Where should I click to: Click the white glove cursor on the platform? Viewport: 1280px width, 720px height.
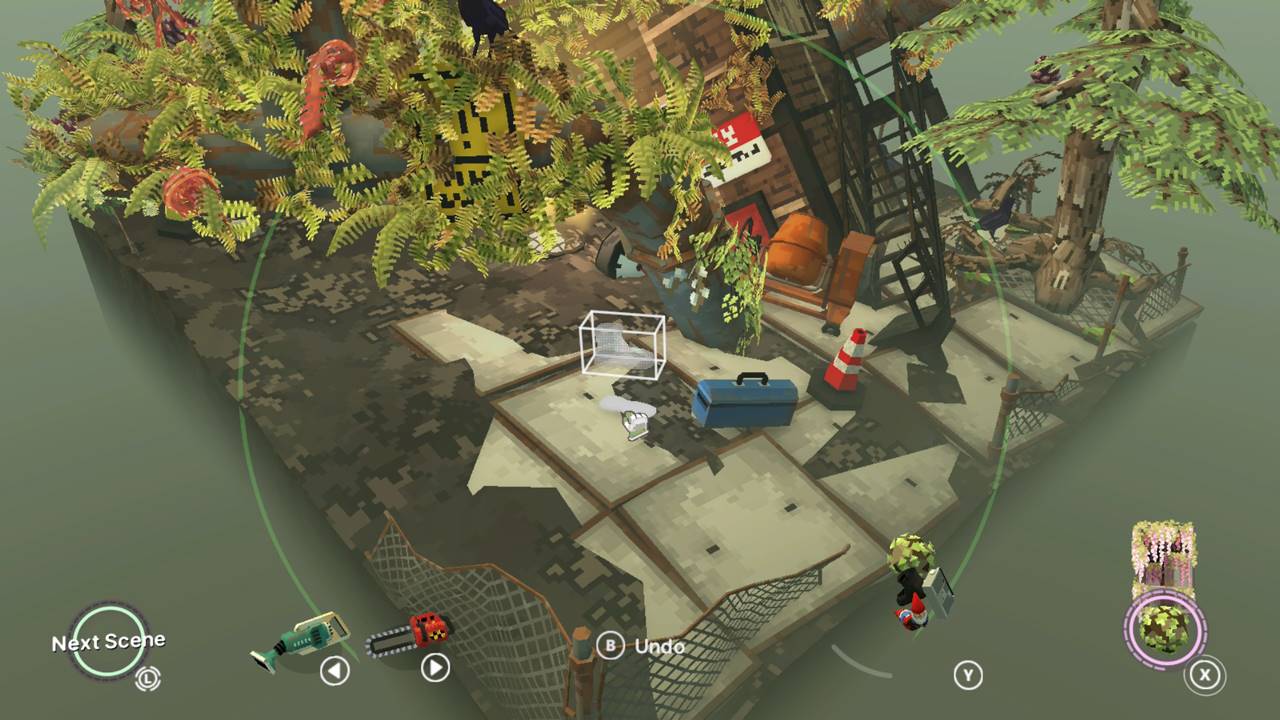click(630, 418)
